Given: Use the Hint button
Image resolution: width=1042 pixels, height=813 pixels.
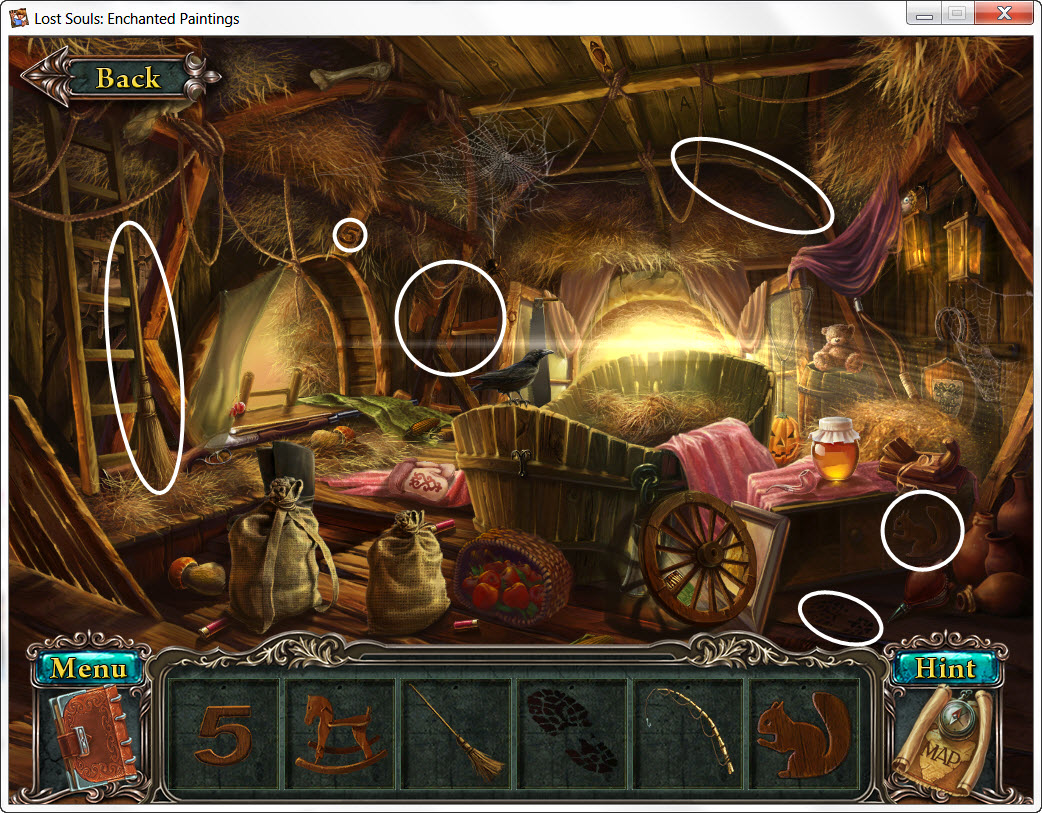Looking at the screenshot, I should coord(945,667).
